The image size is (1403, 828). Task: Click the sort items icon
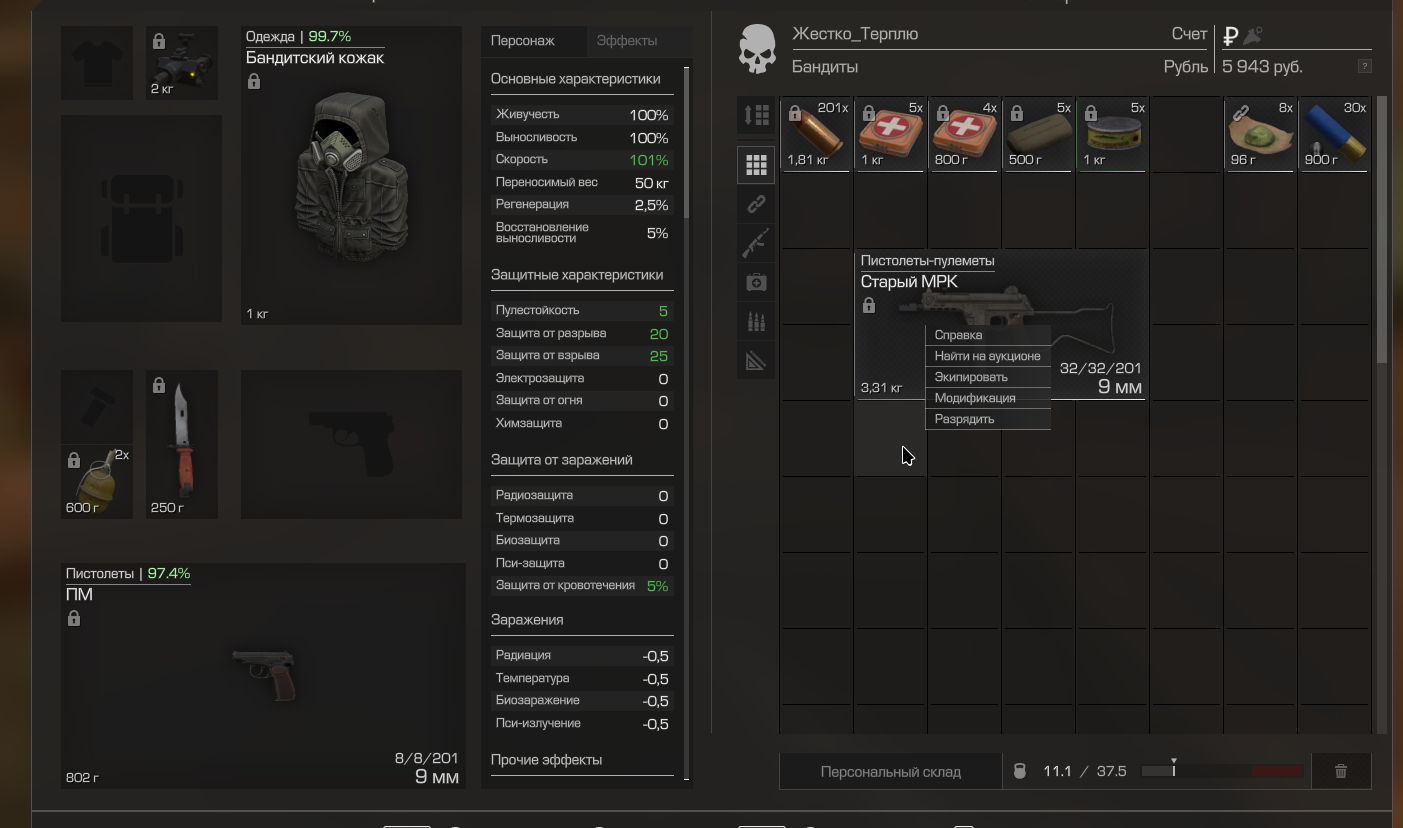[x=756, y=115]
